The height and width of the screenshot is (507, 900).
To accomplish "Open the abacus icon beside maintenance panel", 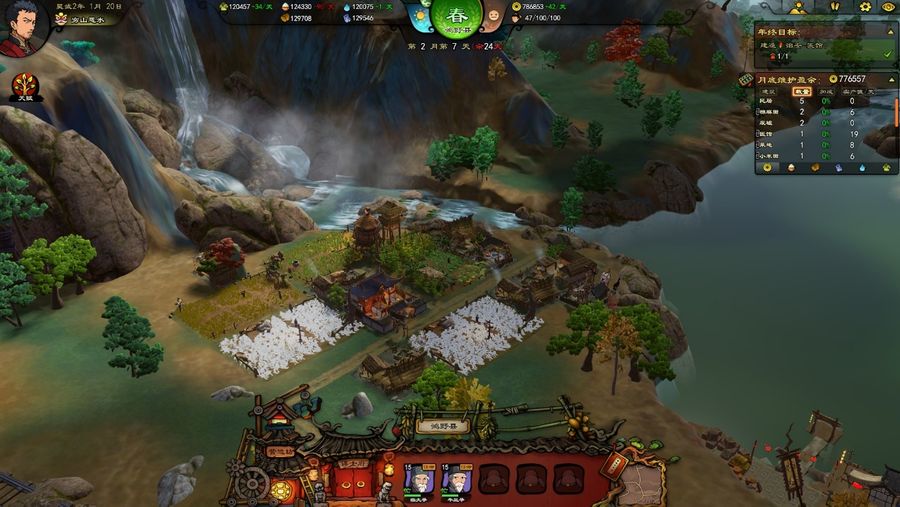I will click(745, 79).
